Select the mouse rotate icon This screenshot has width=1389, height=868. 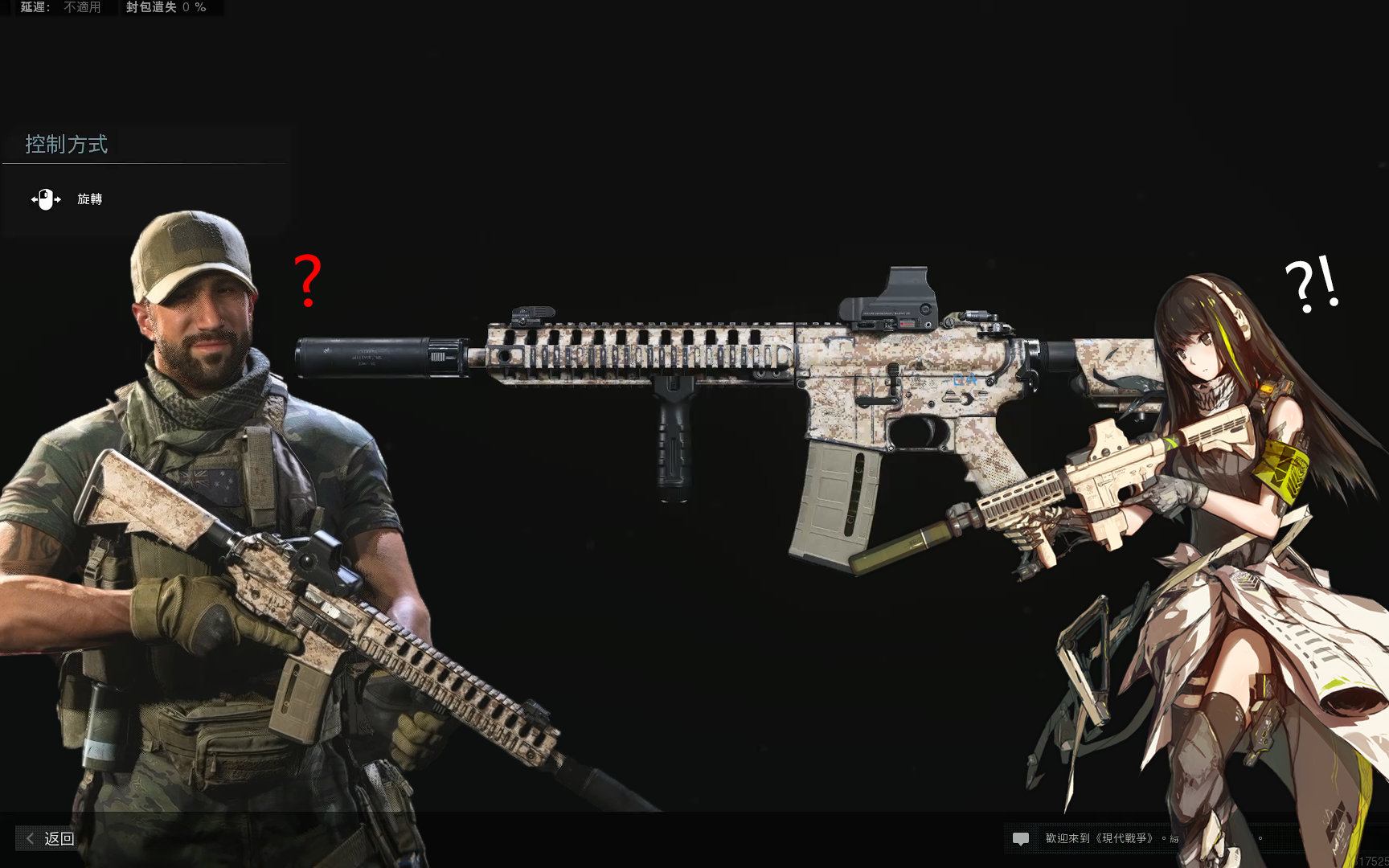[45, 199]
